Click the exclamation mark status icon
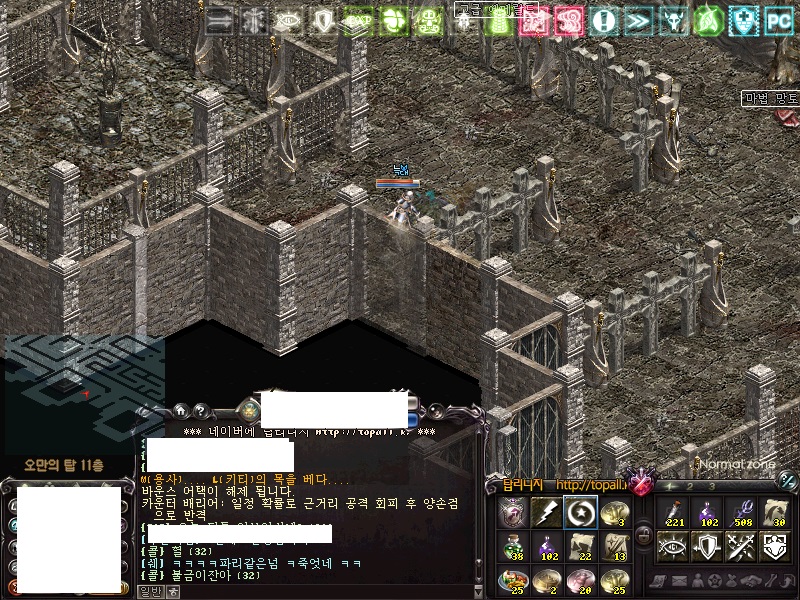The height and width of the screenshot is (600, 800). 603,19
